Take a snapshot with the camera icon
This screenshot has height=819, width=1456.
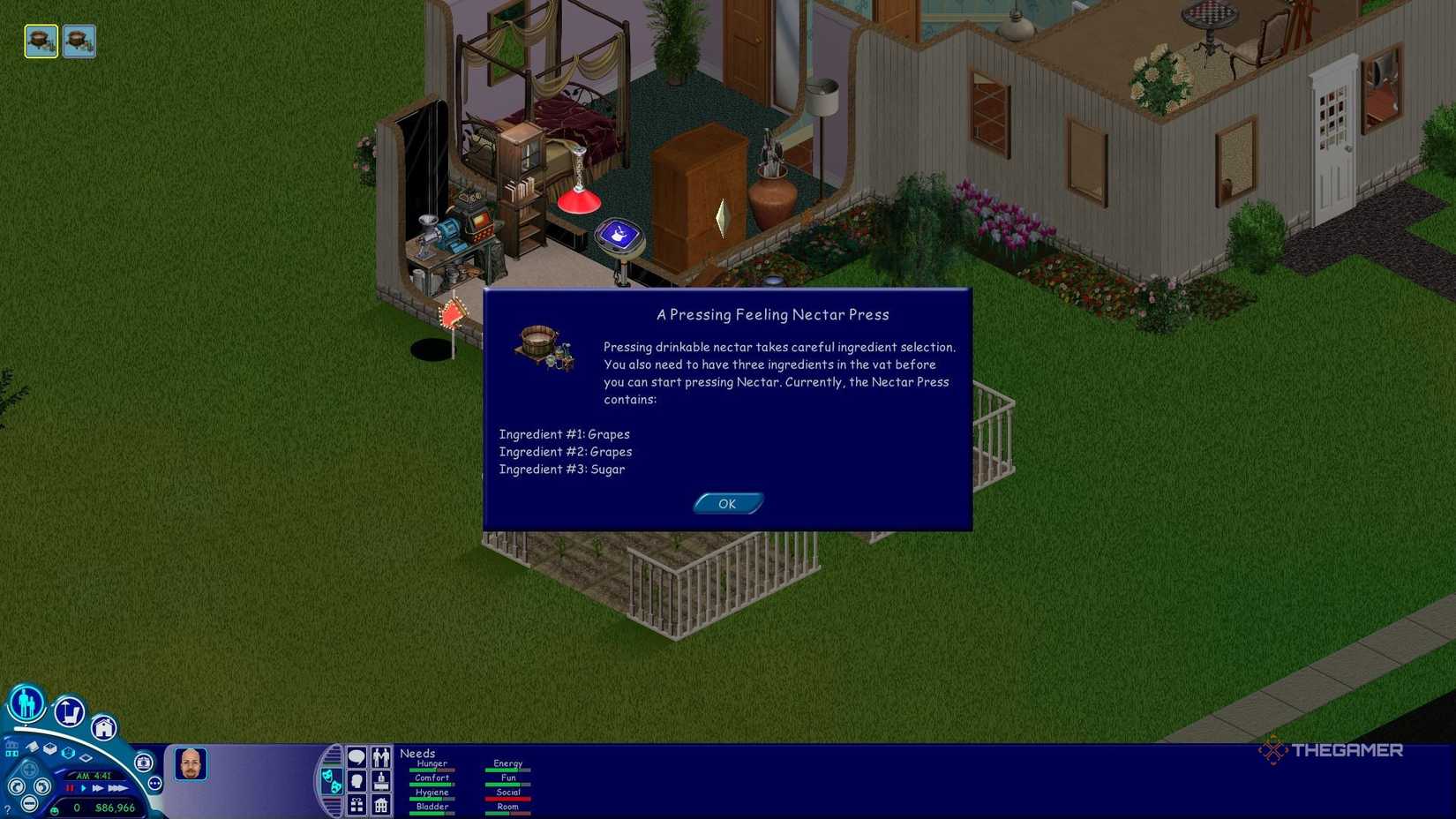[143, 762]
